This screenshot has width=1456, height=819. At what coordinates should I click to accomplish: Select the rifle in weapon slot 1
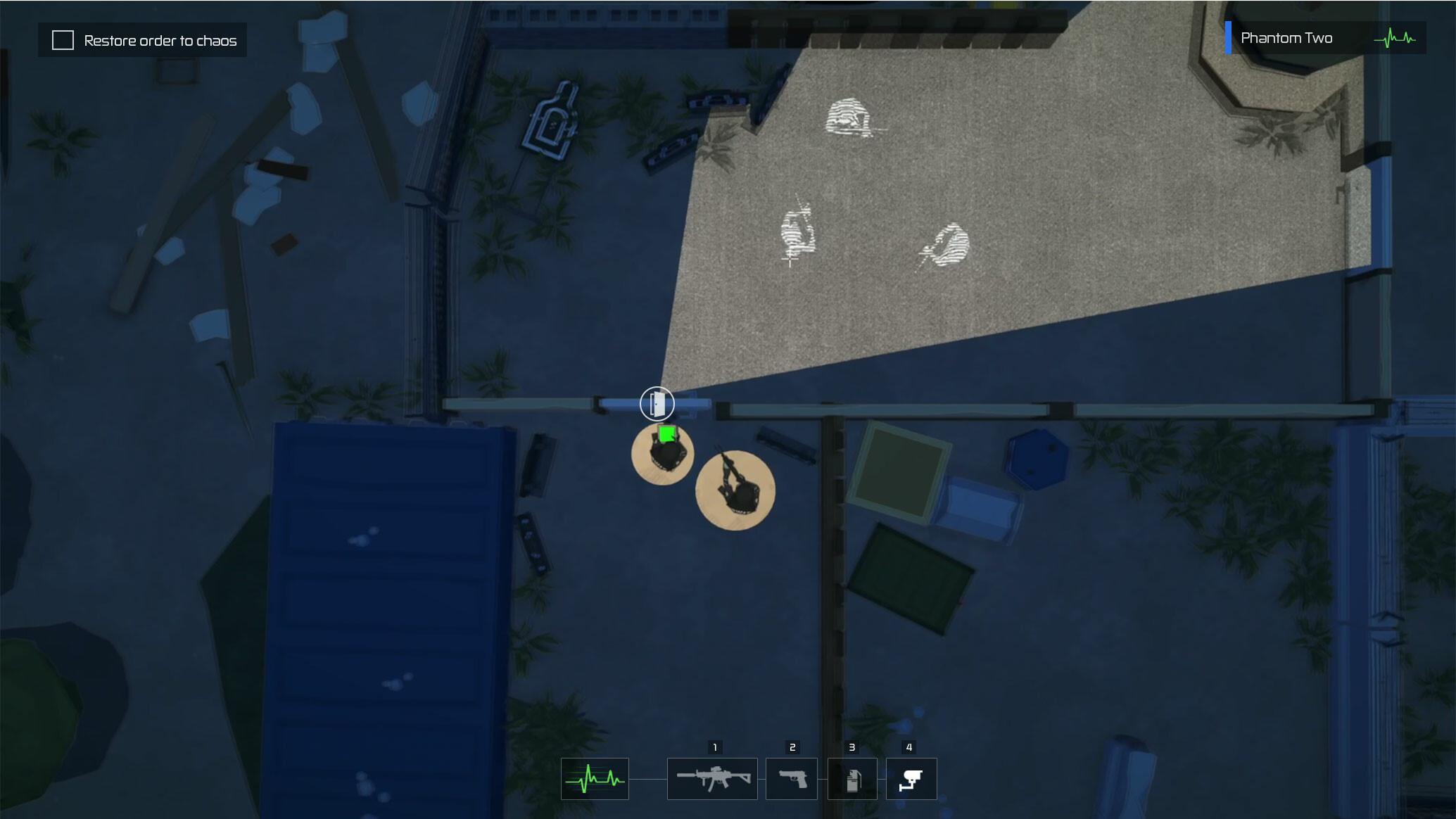coord(712,779)
